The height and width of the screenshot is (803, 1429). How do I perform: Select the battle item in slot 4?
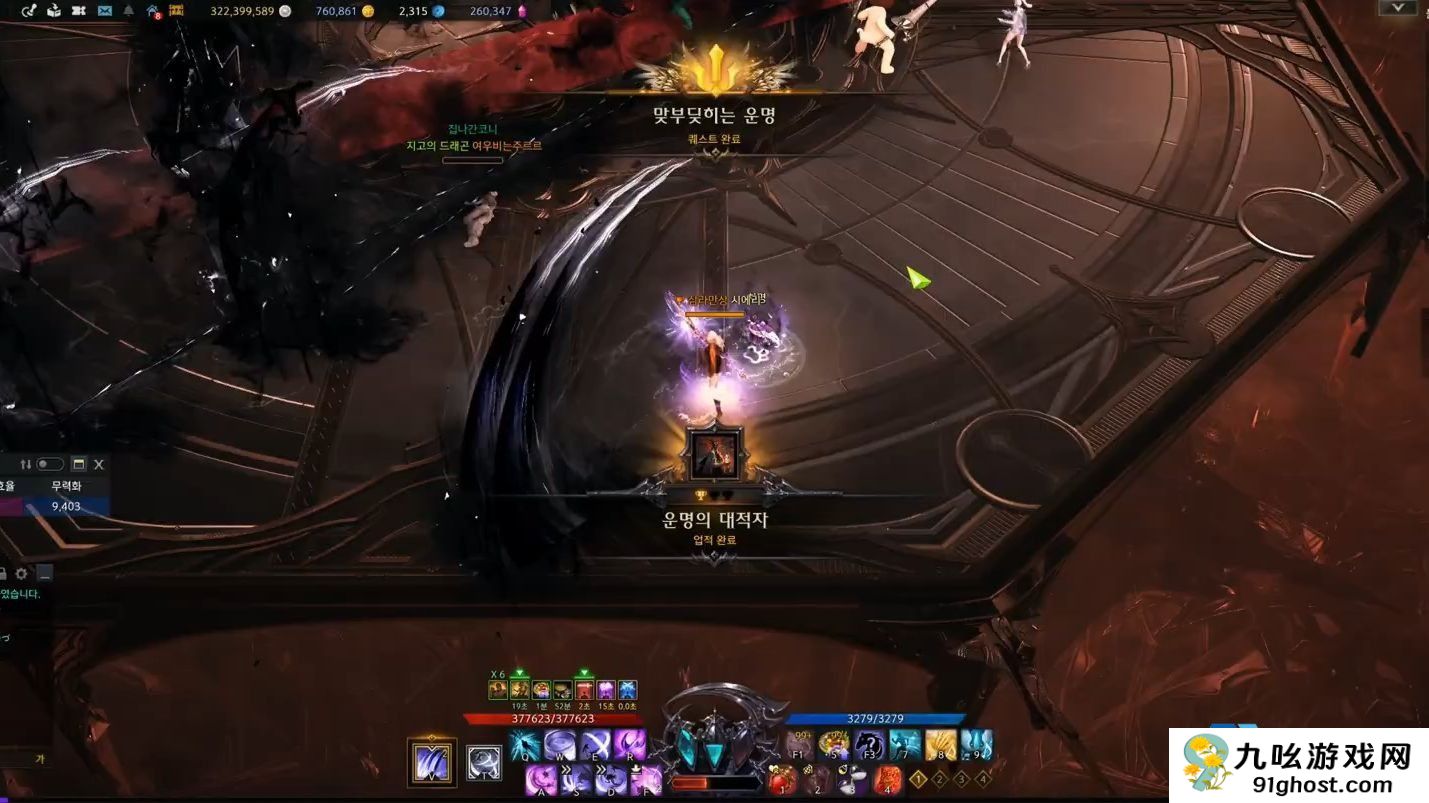point(887,779)
